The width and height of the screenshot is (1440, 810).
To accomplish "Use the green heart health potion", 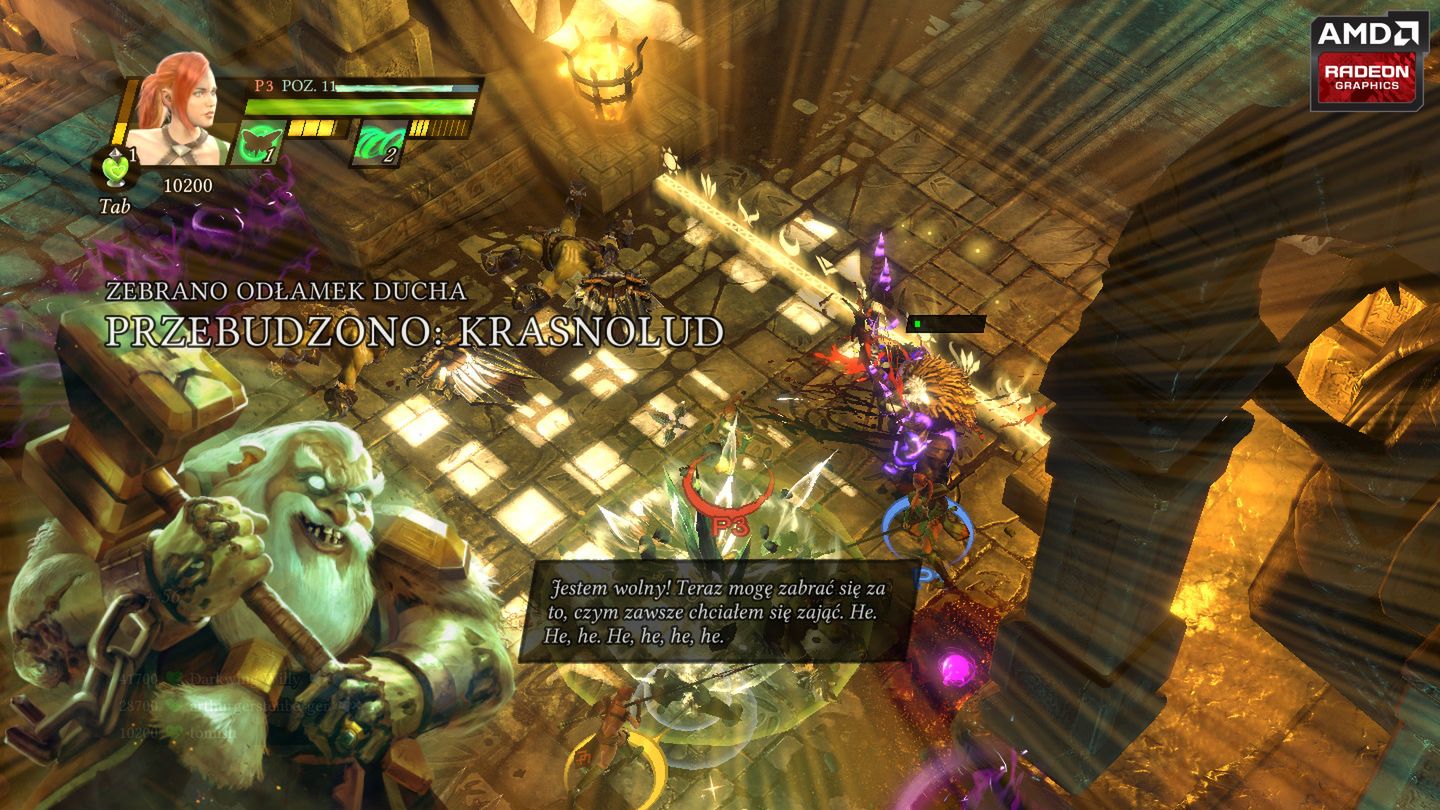I will [x=115, y=168].
